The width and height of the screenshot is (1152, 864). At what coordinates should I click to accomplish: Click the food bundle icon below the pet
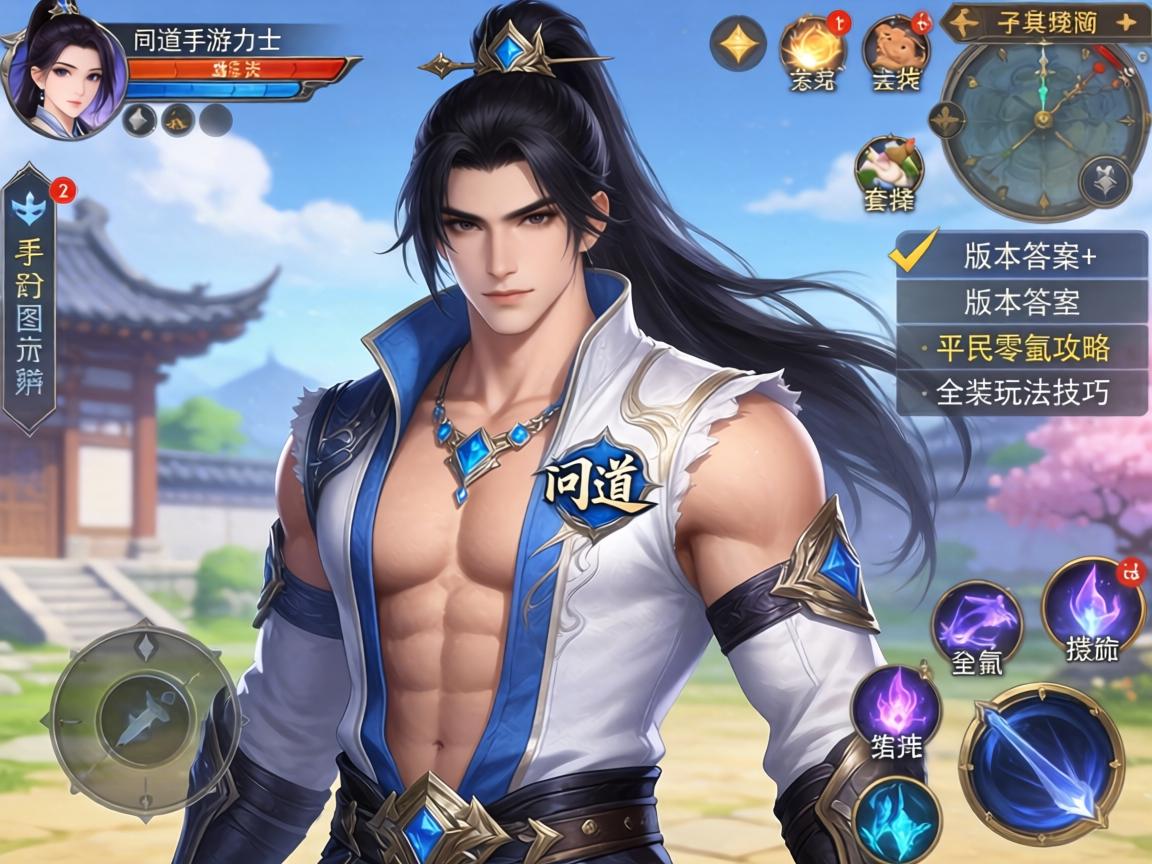(x=887, y=167)
